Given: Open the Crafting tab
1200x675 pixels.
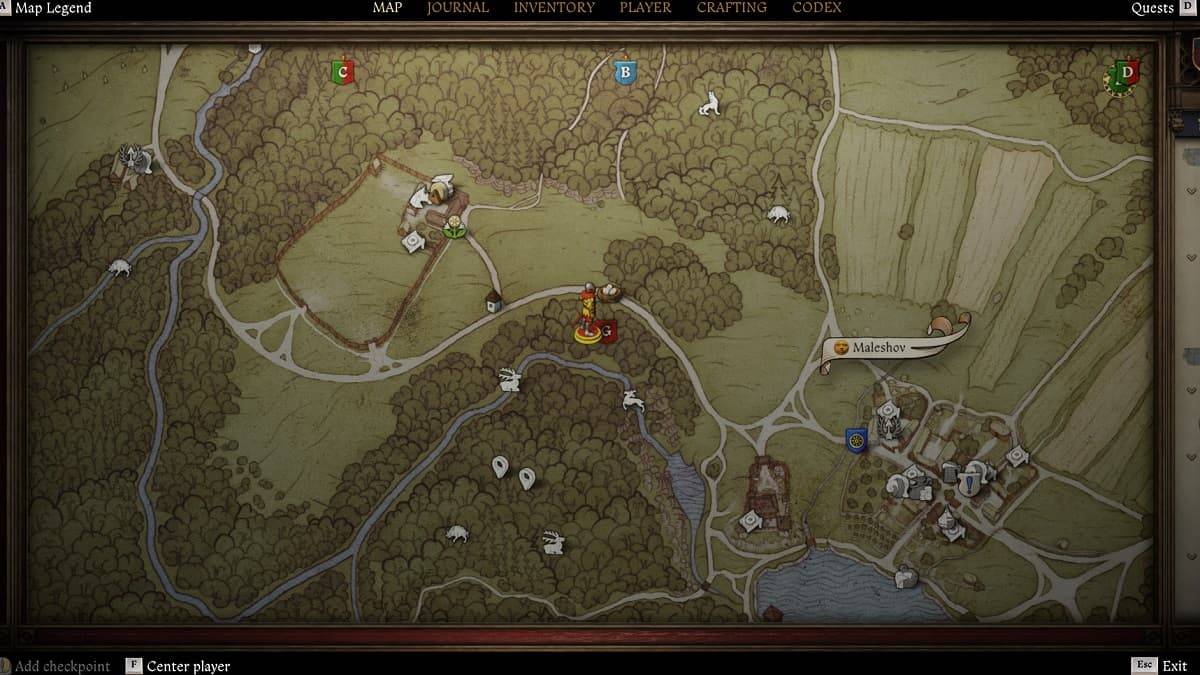Looking at the screenshot, I should tap(732, 8).
